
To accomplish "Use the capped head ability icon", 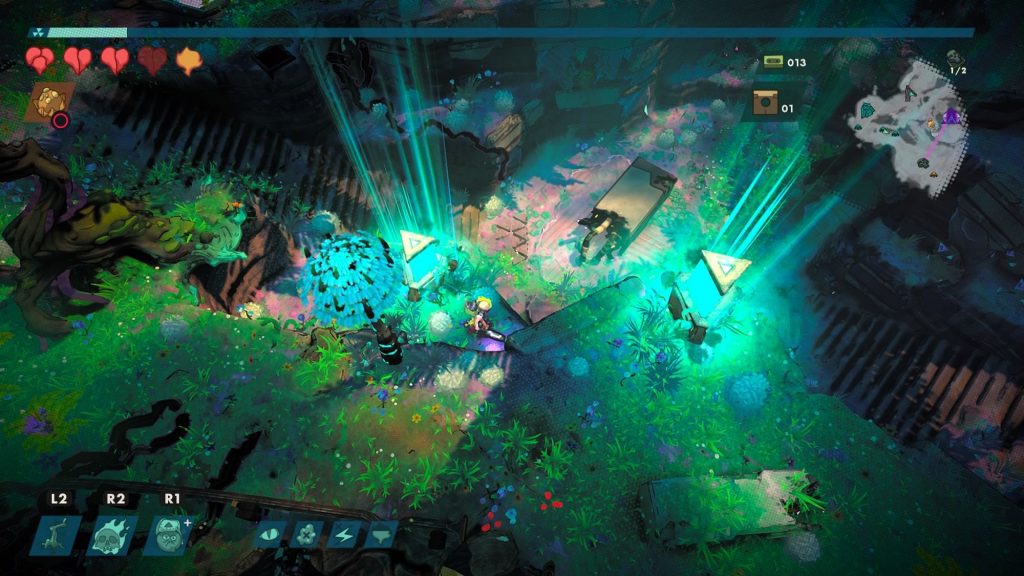I will tap(167, 533).
